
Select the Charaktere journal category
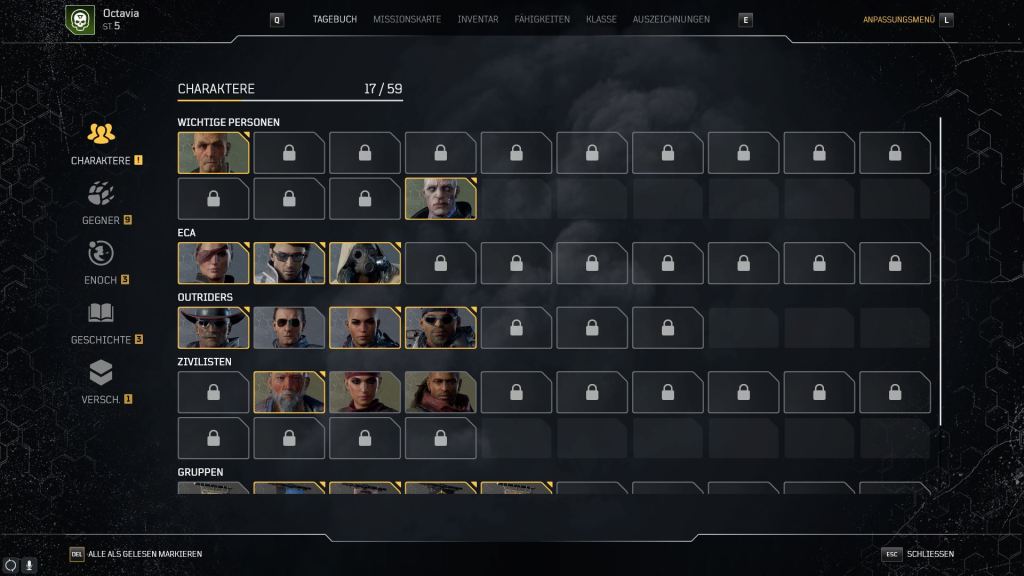pos(101,143)
